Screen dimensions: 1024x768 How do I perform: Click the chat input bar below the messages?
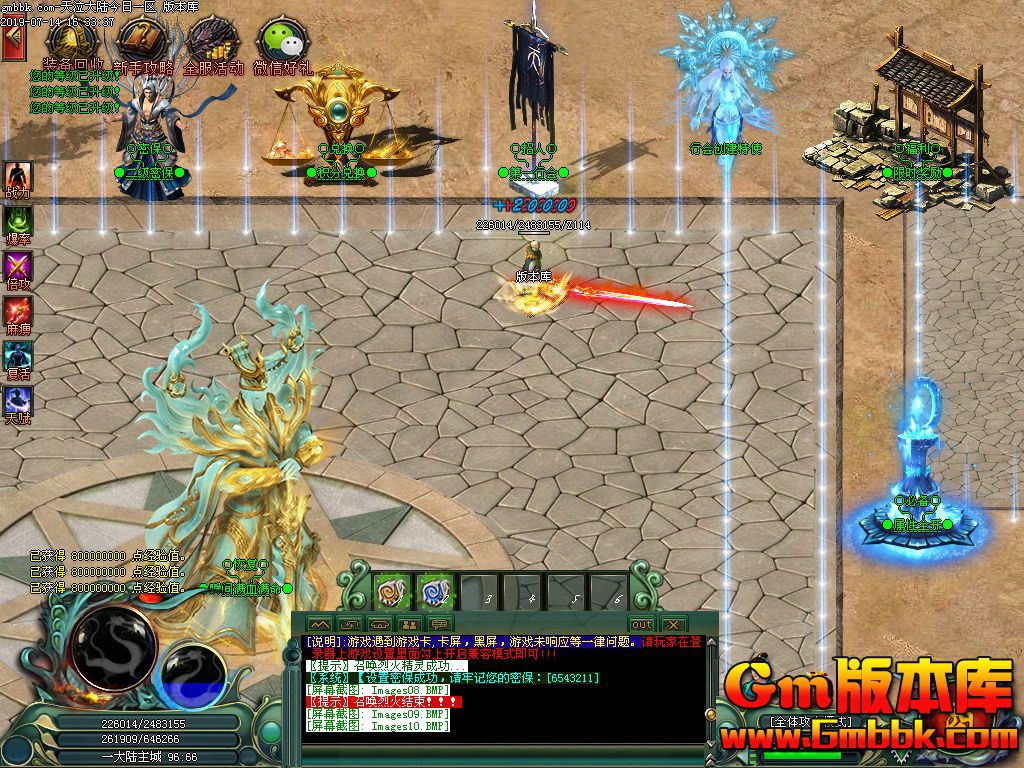coord(500,756)
